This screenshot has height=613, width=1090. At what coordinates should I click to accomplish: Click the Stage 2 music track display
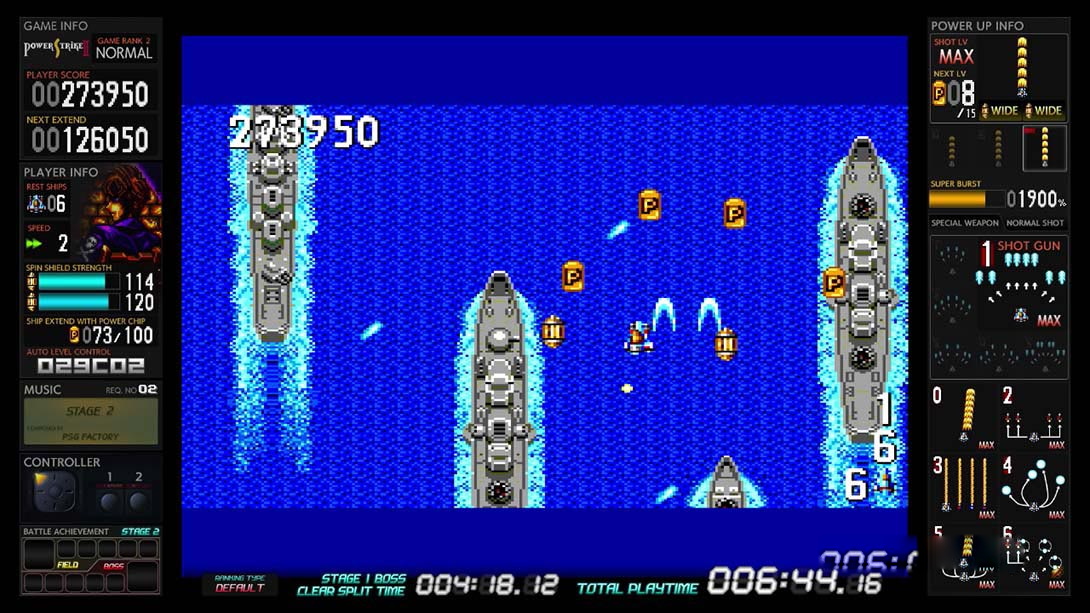click(x=91, y=421)
